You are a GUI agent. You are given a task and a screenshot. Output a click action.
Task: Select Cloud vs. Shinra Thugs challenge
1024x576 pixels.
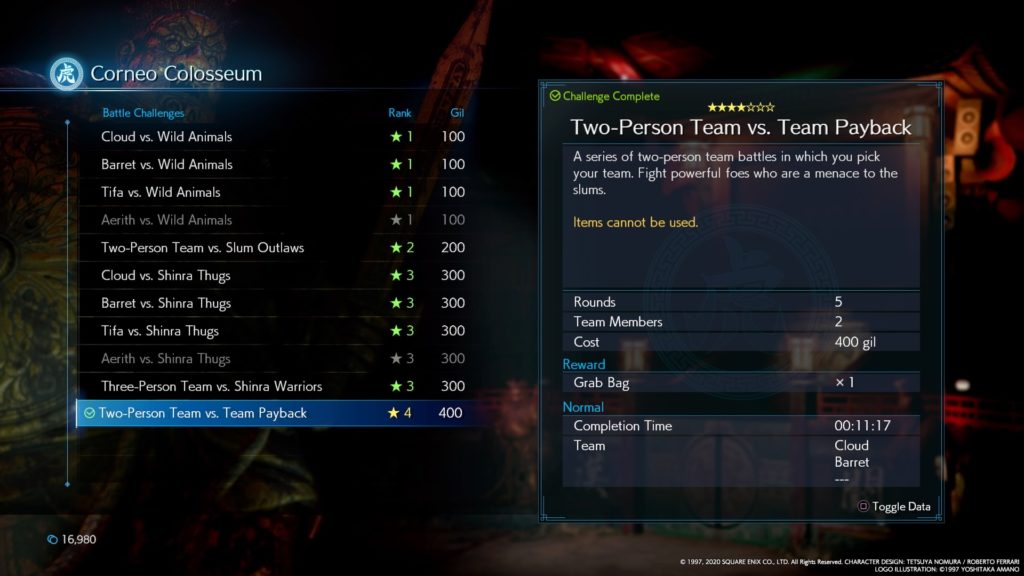(166, 276)
